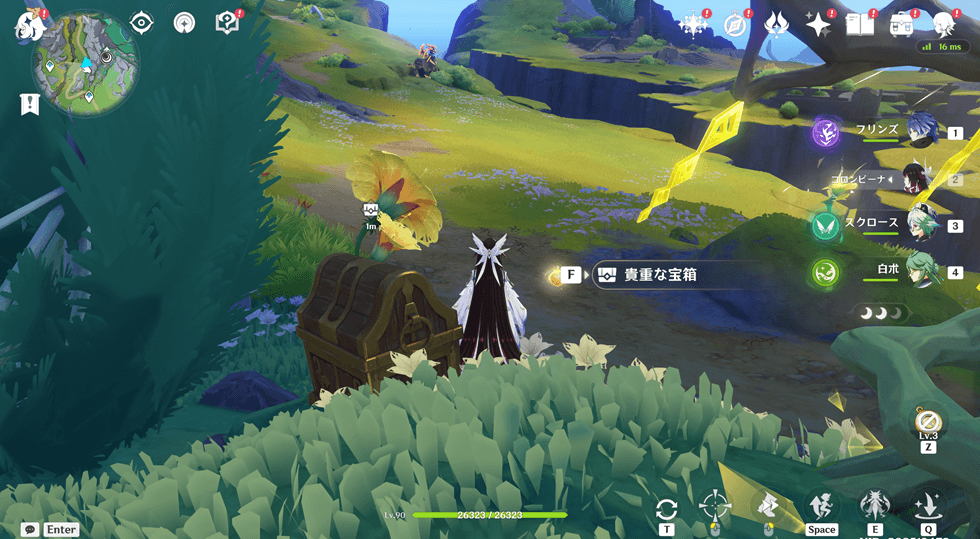Activate the elemental skill icon
The image size is (980, 539).
[875, 505]
